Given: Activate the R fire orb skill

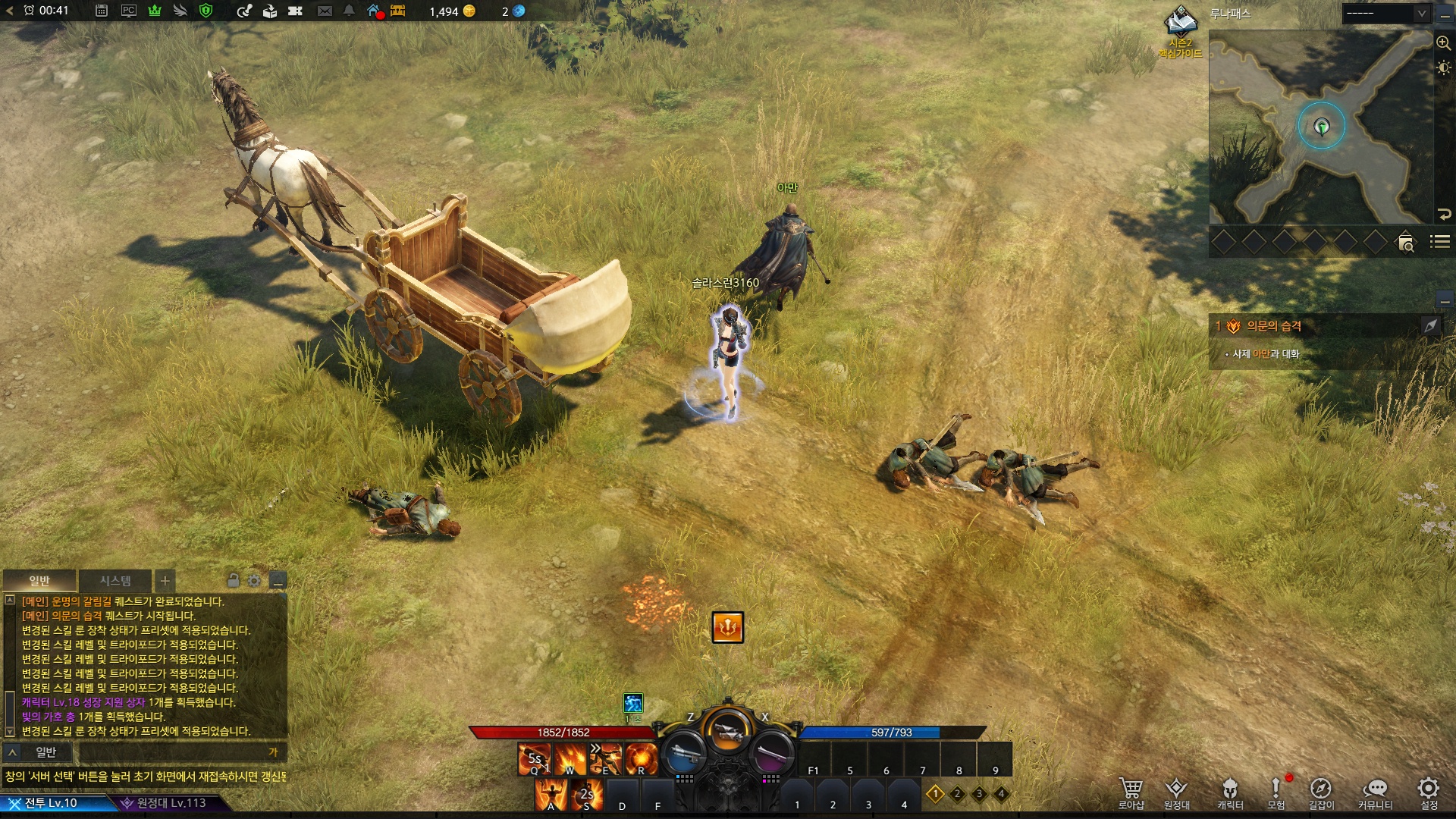Looking at the screenshot, I should (x=641, y=759).
